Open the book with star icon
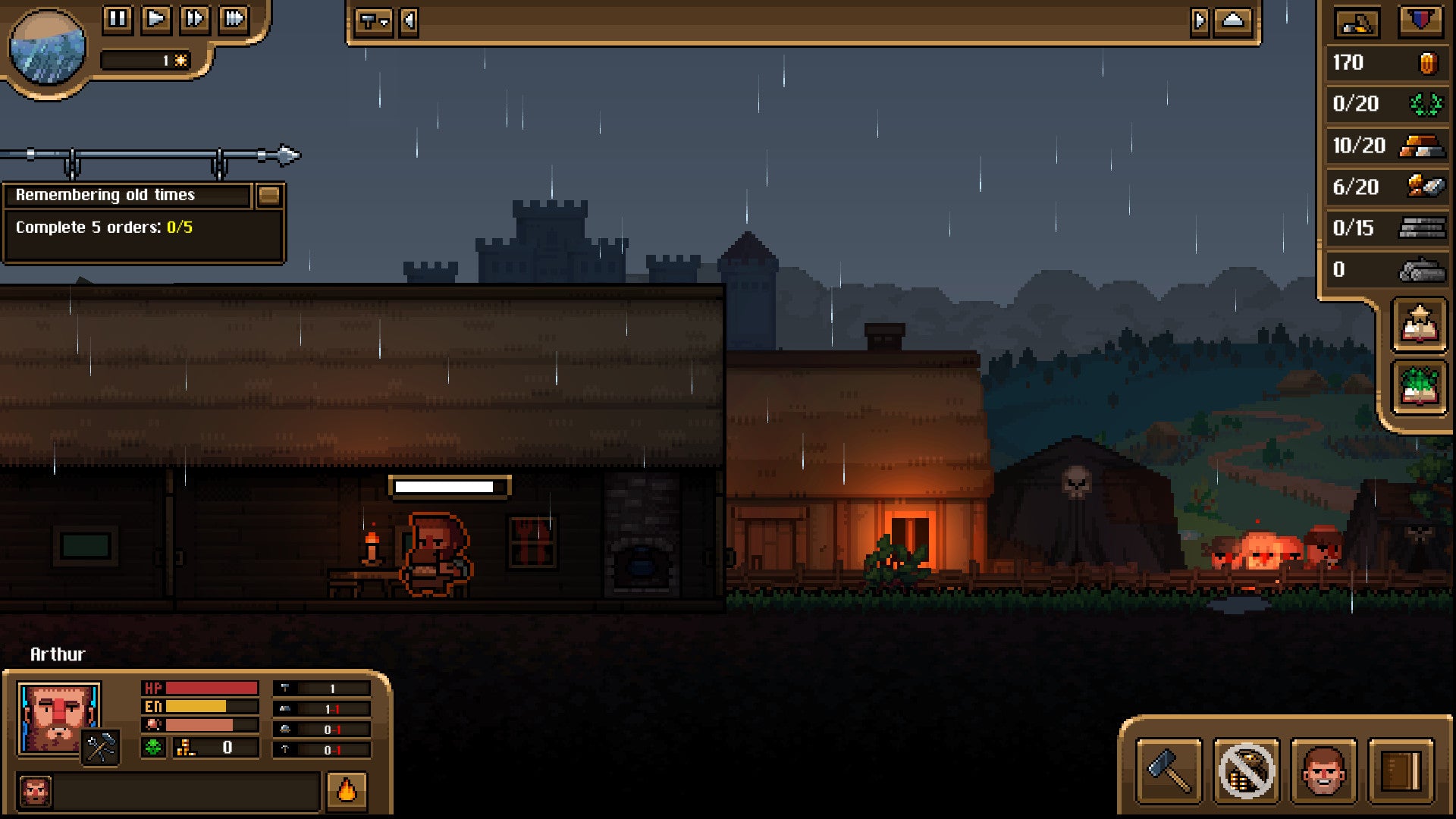 1419,325
